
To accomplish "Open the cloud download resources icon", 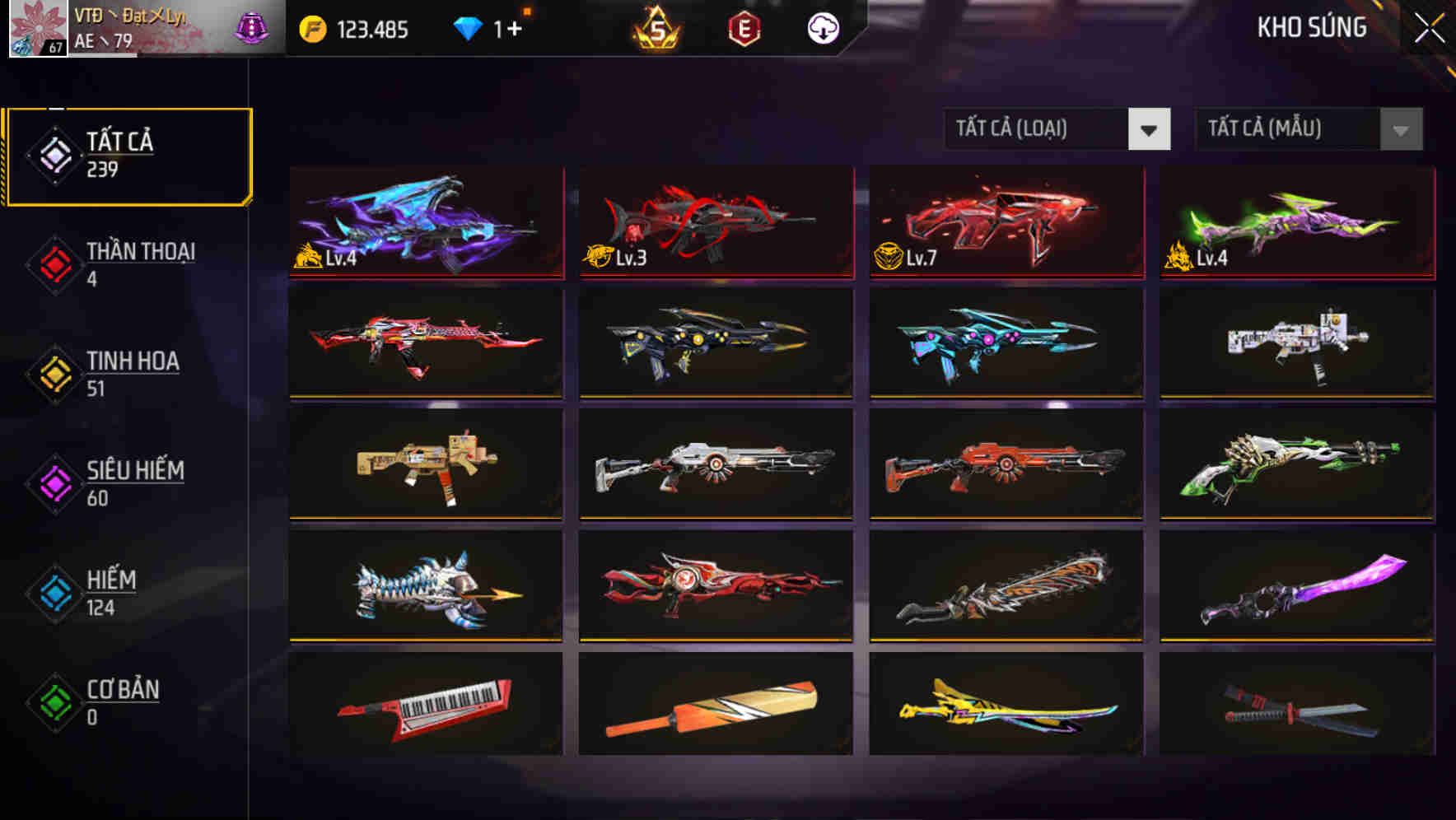I will [x=824, y=27].
